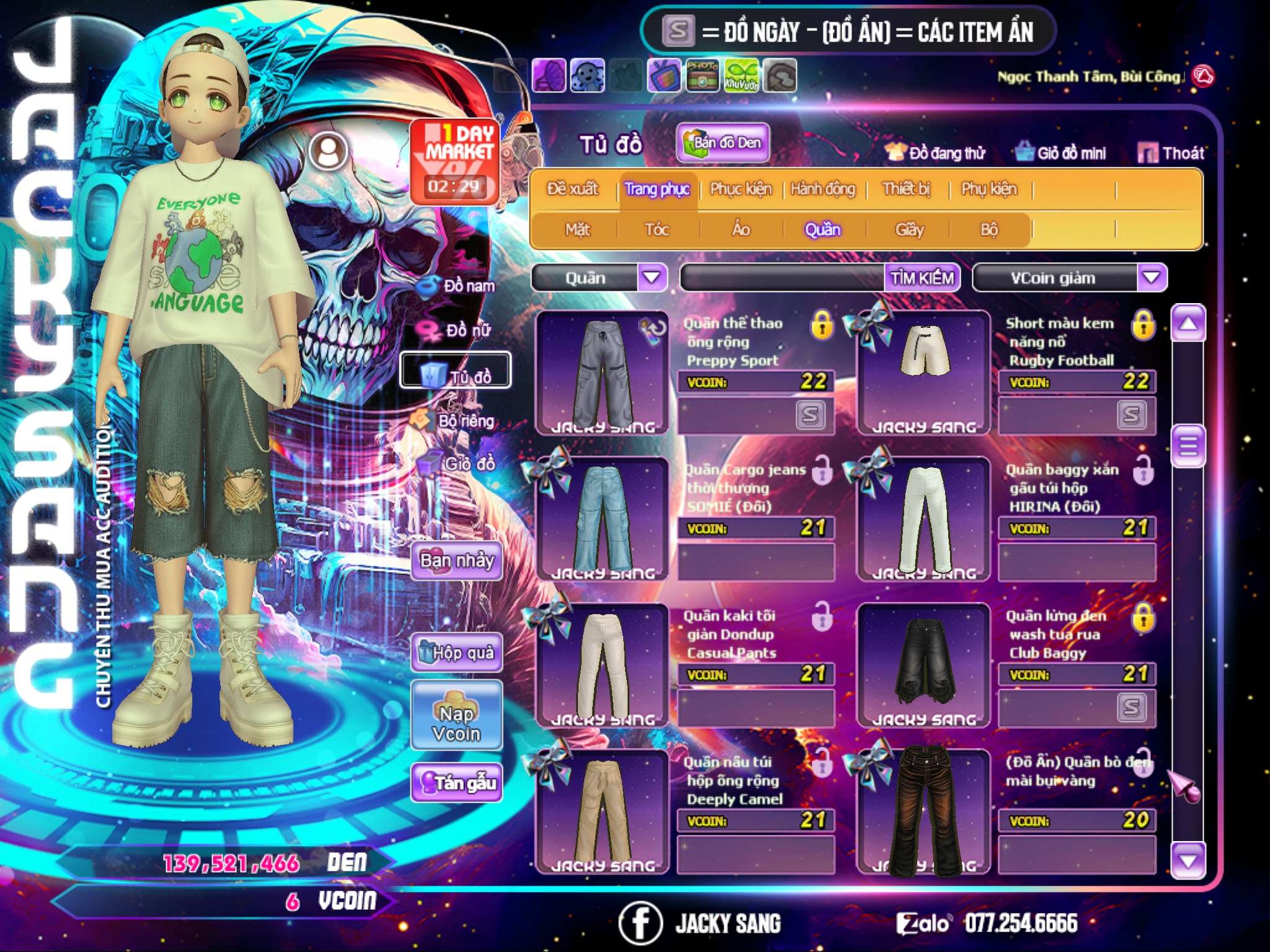Viewport: 1270px width, 952px height.
Task: Switch to the Tóc subcategory
Action: pos(657,230)
